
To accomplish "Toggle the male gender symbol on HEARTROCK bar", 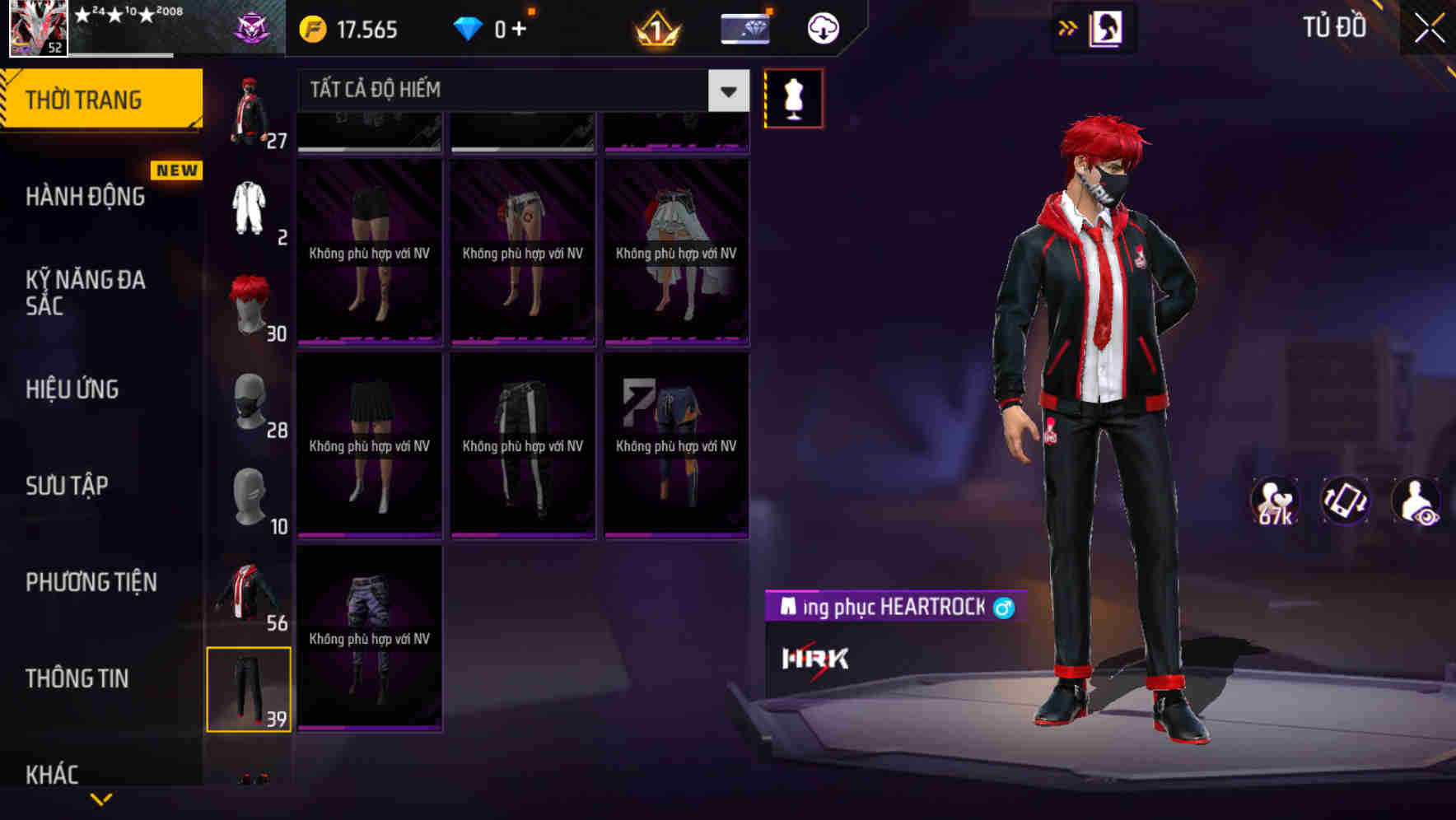I will (x=1003, y=608).
